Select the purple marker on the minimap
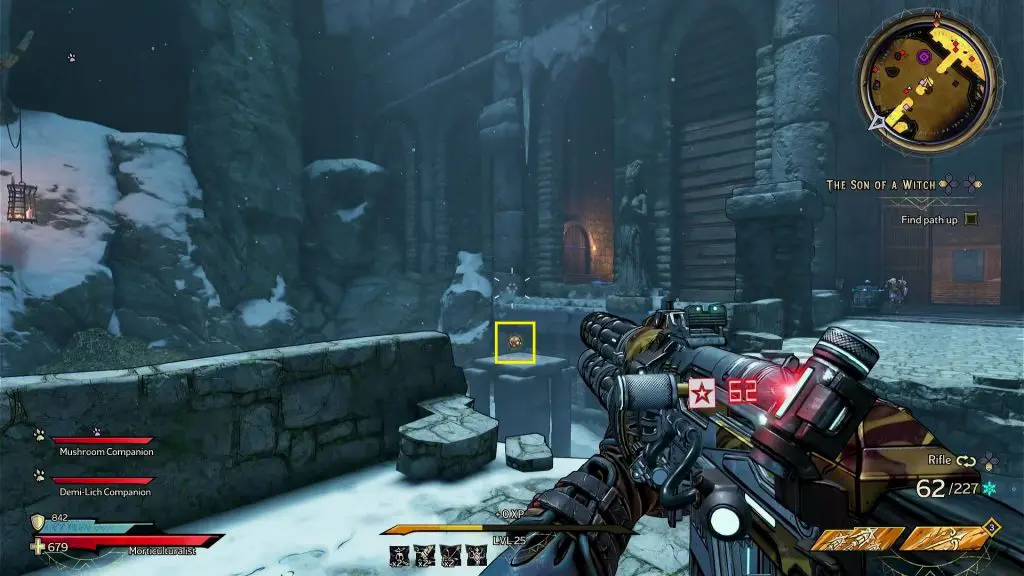Screen dimensions: 1024x576 click(925, 57)
